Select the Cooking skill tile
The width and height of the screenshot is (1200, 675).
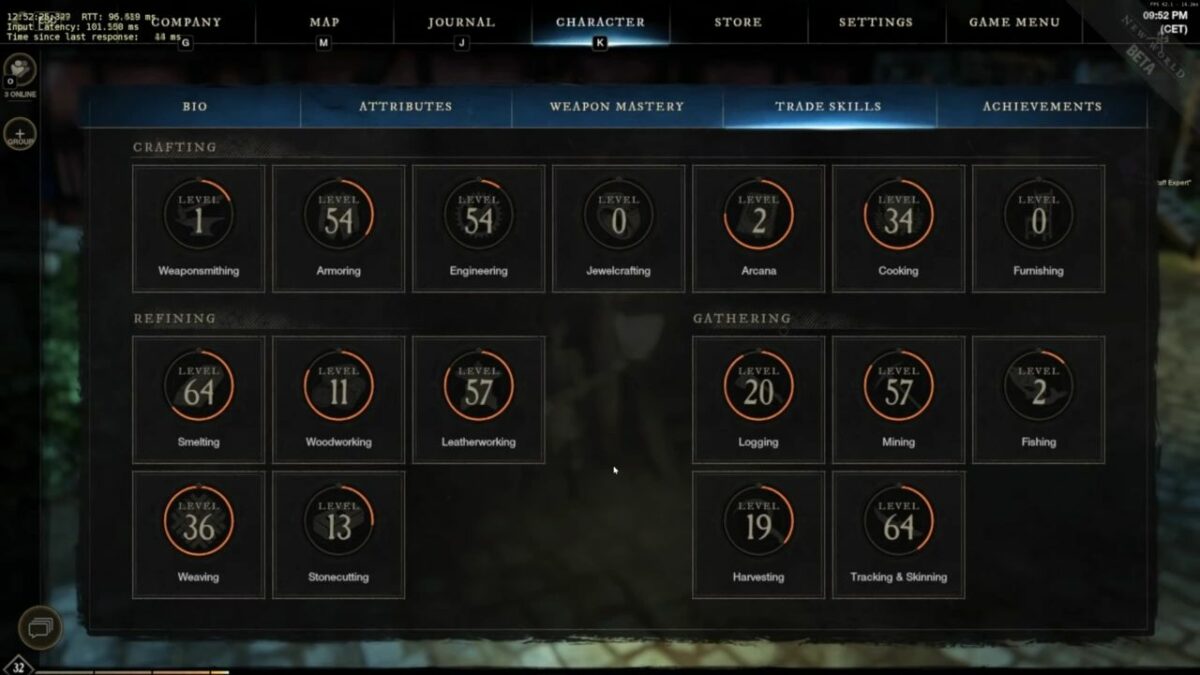point(898,228)
